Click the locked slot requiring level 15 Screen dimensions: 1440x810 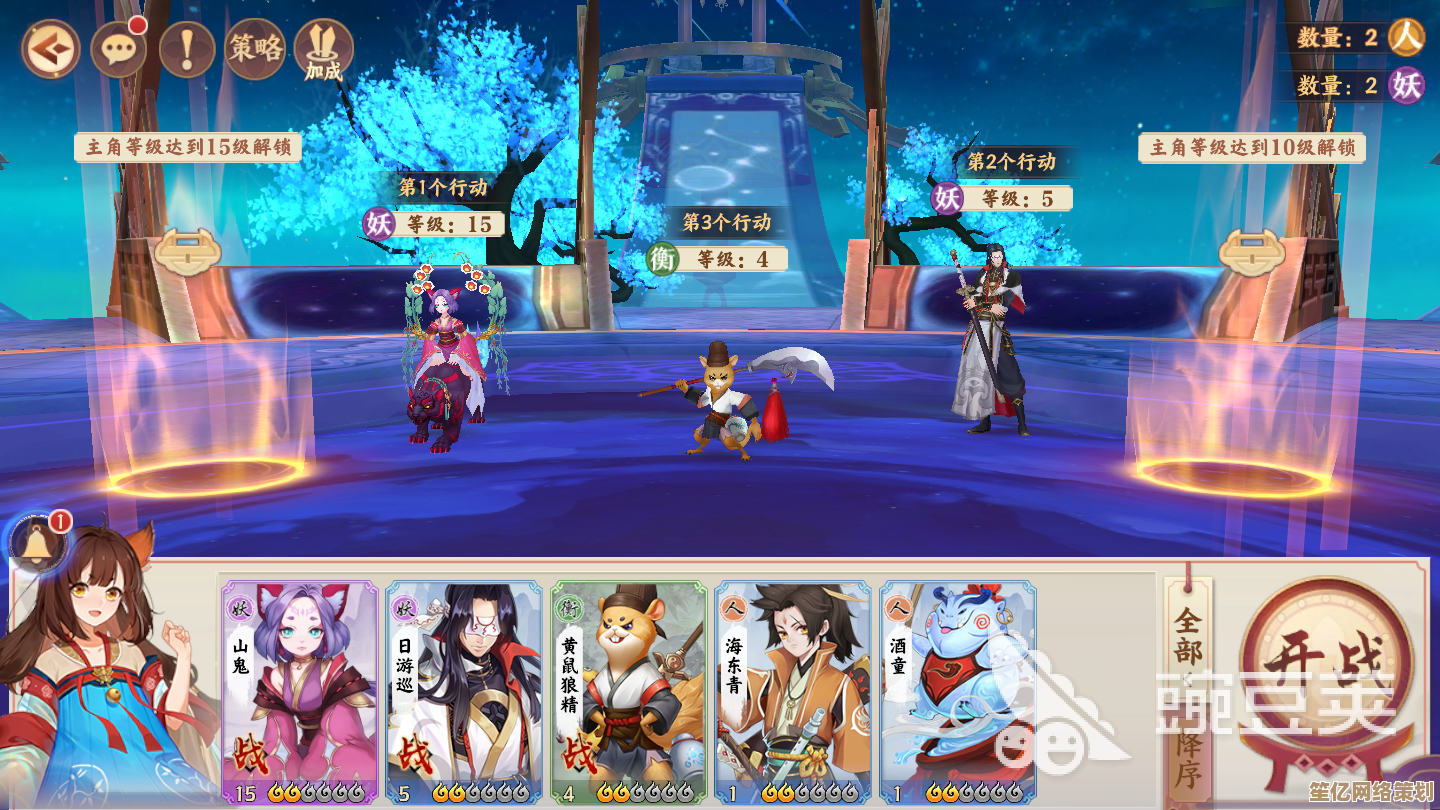coord(187,250)
